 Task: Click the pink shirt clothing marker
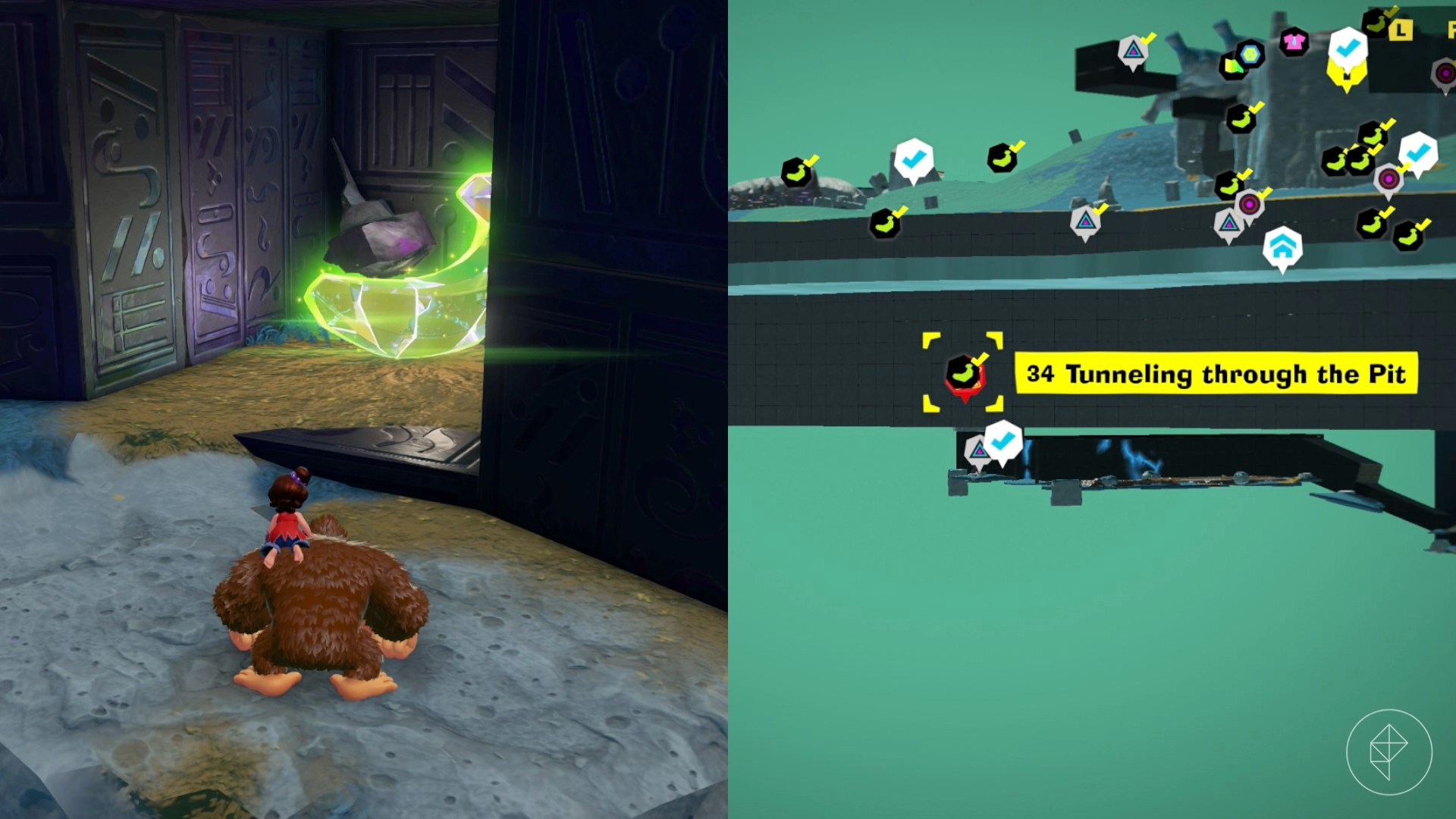(x=1294, y=42)
